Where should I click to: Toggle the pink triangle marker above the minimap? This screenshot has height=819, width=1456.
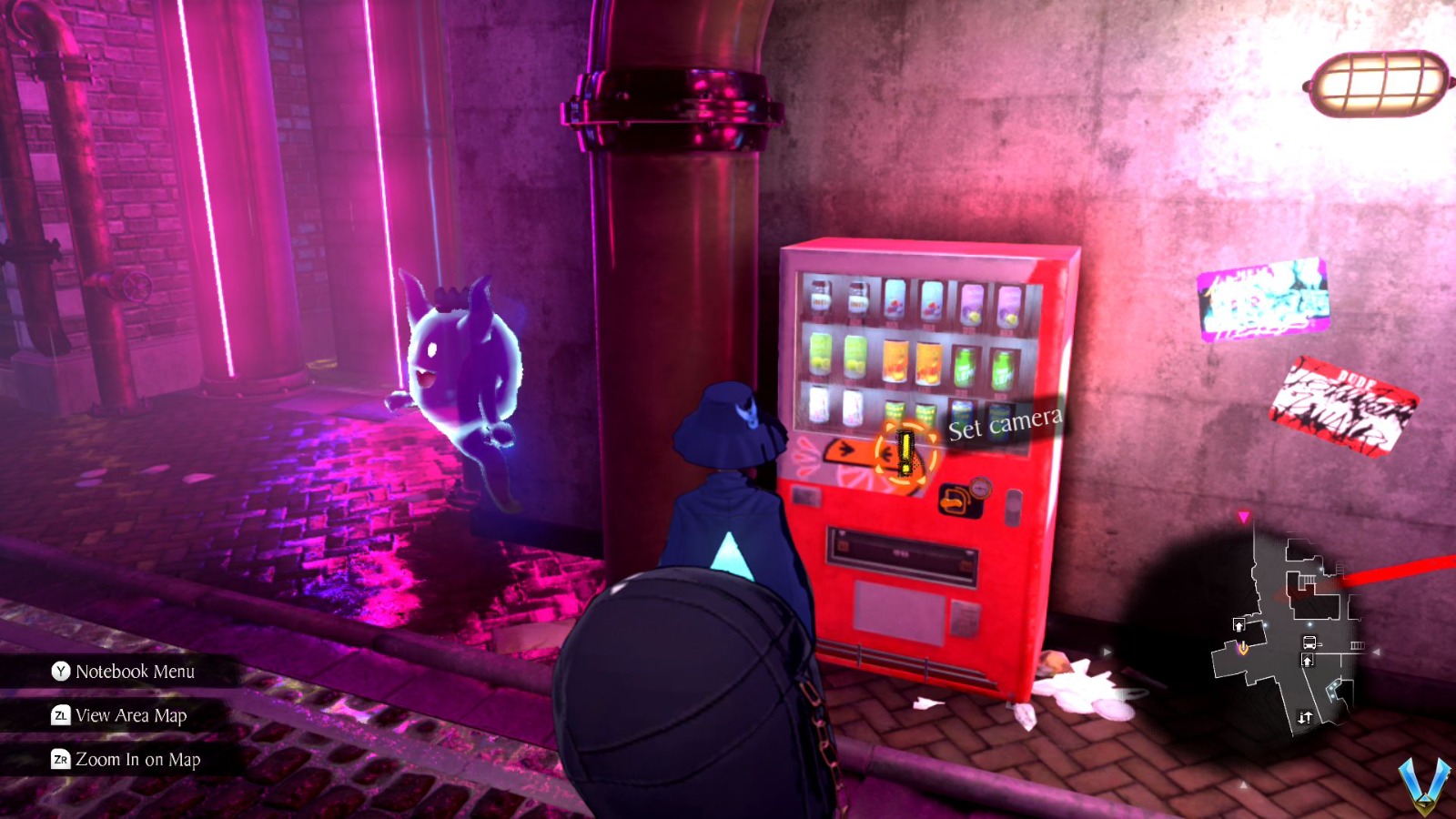tap(1244, 516)
